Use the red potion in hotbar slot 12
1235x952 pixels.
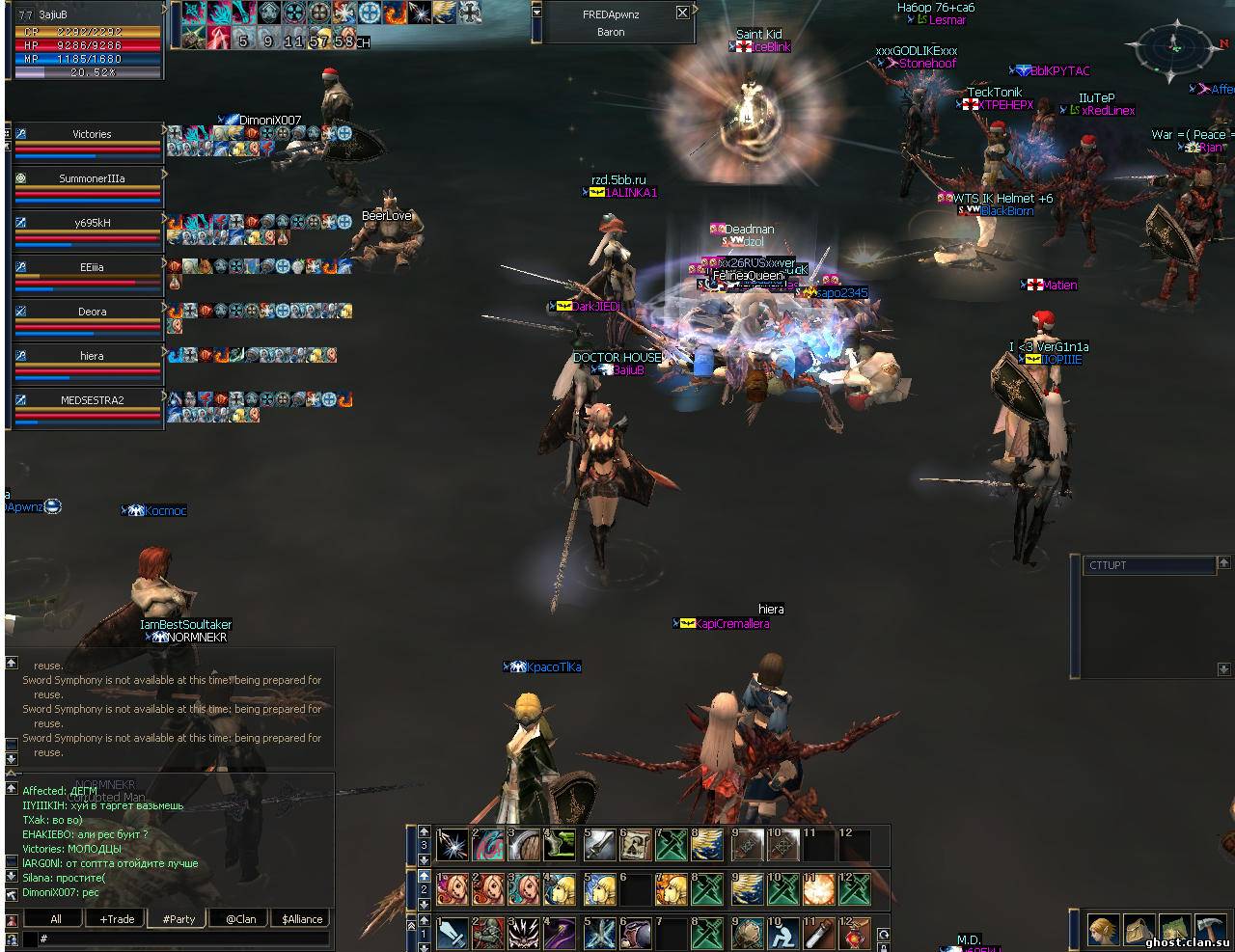(x=854, y=933)
